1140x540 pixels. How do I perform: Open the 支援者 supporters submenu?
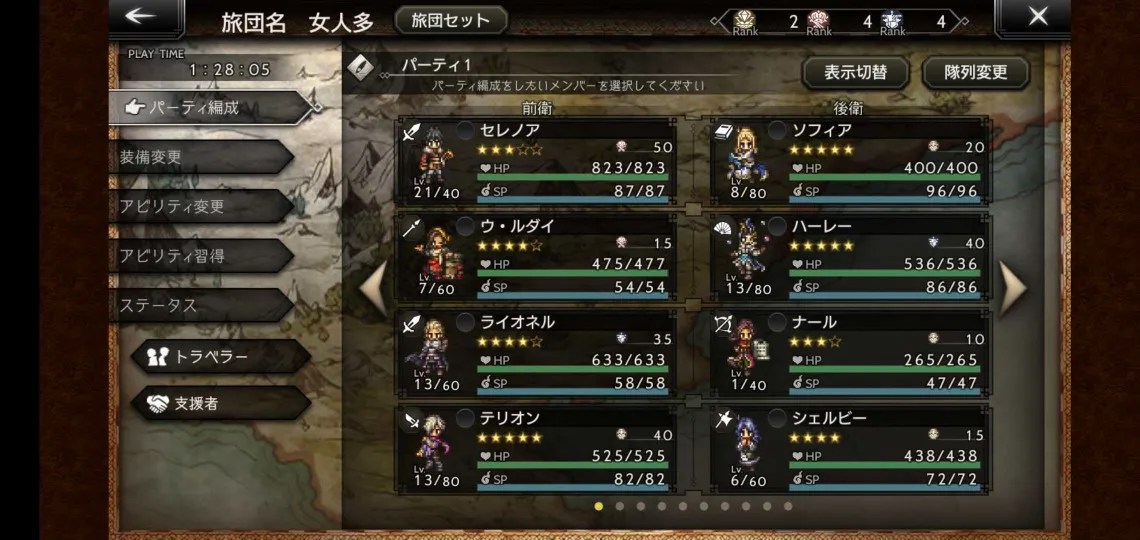pos(220,404)
